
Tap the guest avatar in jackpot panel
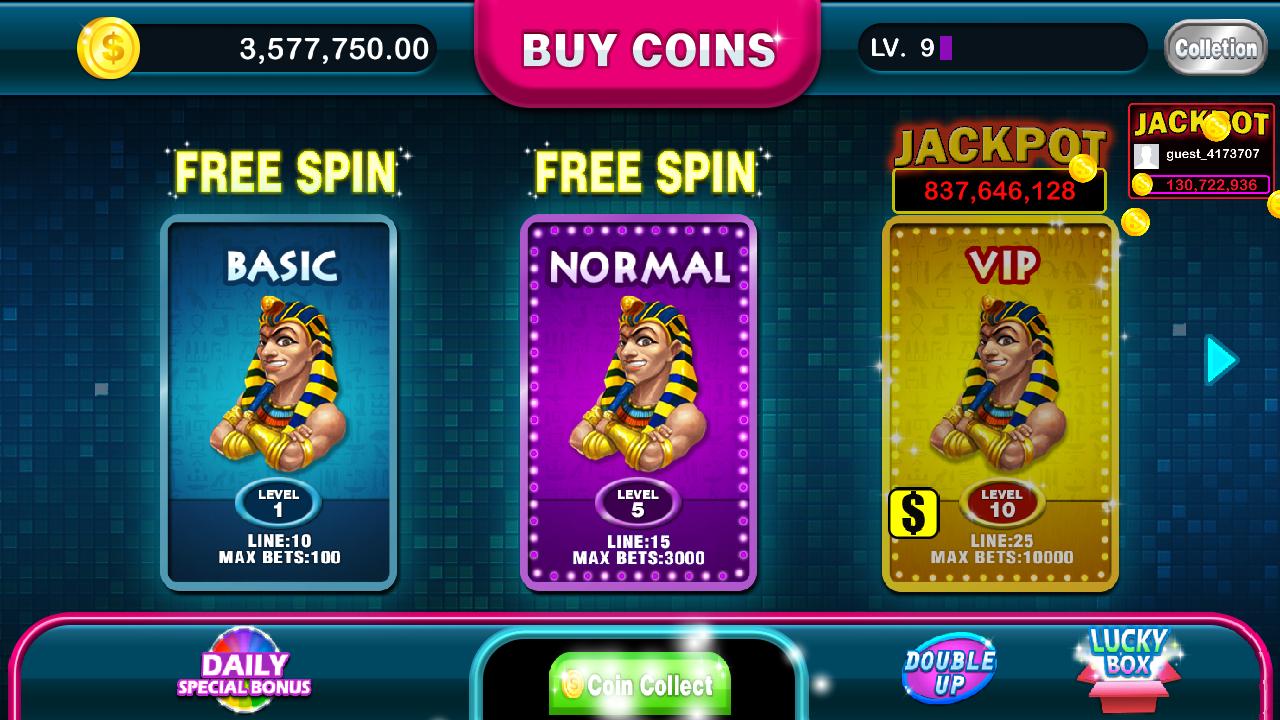tap(1148, 154)
